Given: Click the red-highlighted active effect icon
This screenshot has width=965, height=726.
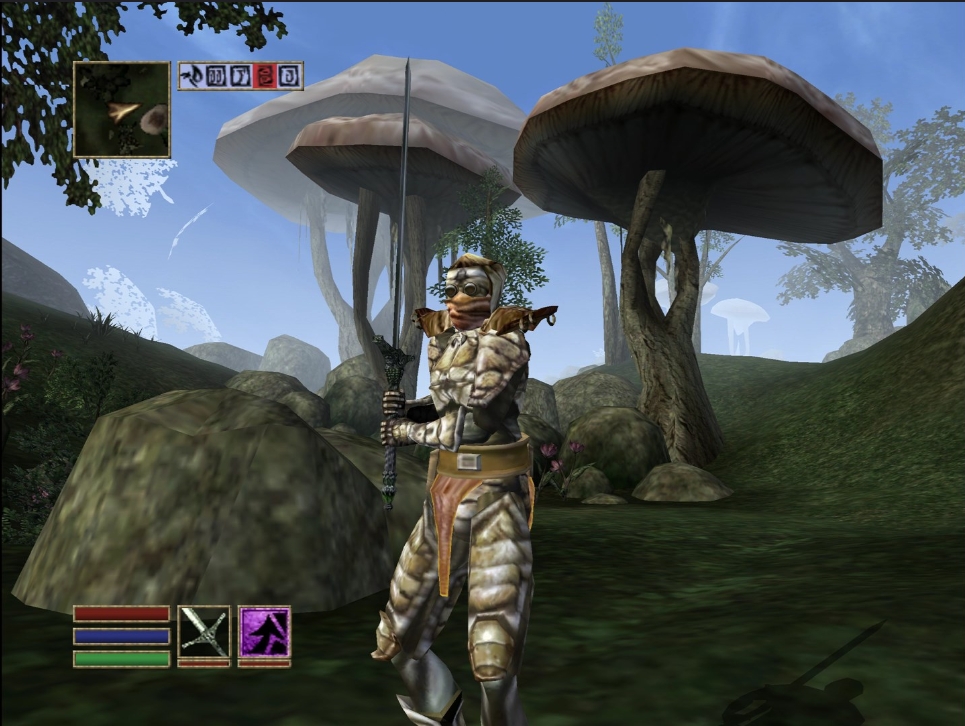Looking at the screenshot, I should [264, 76].
